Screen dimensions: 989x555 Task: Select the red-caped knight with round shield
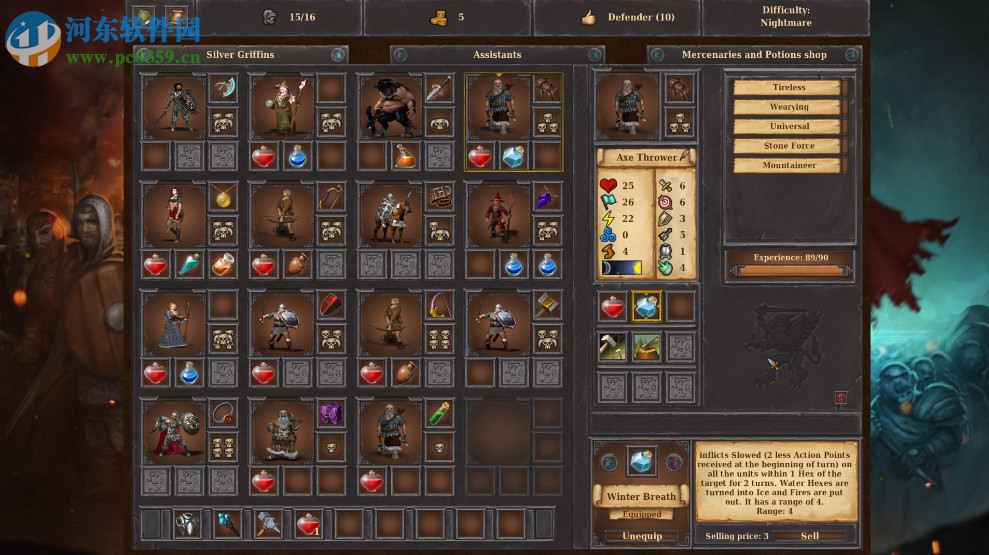pos(172,431)
